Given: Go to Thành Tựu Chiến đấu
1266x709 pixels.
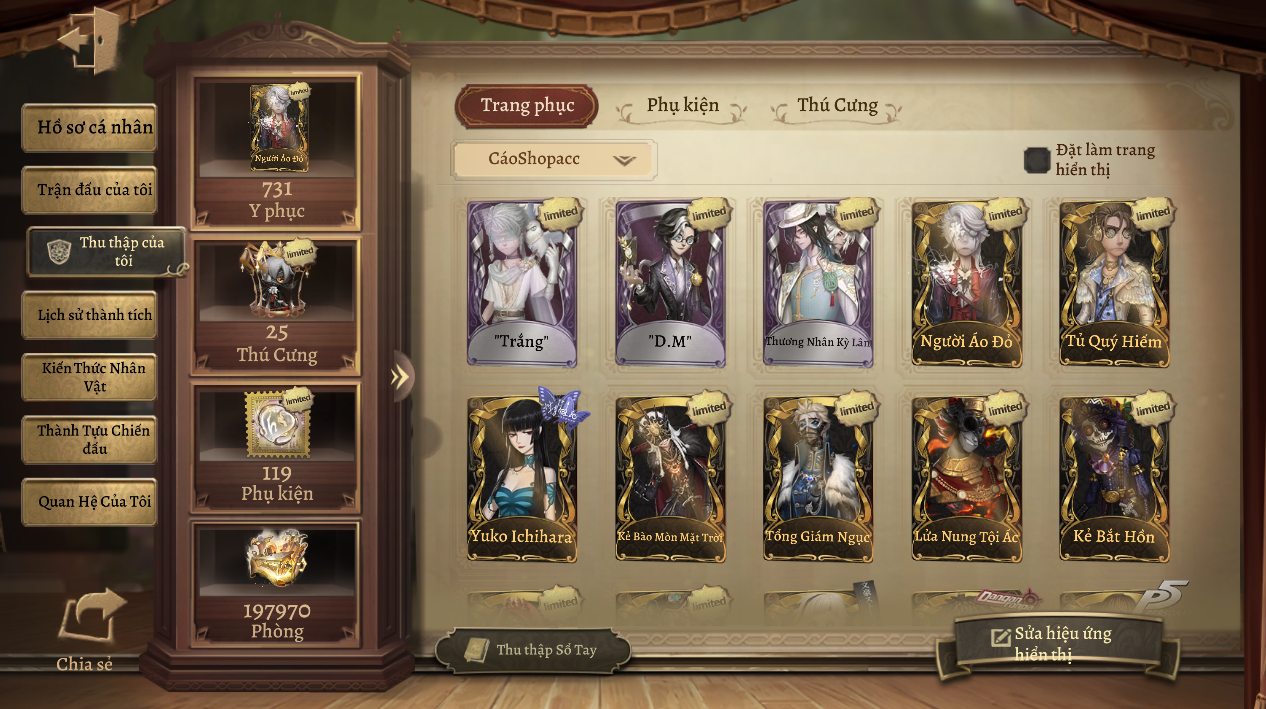Looking at the screenshot, I should pyautogui.click(x=90, y=440).
